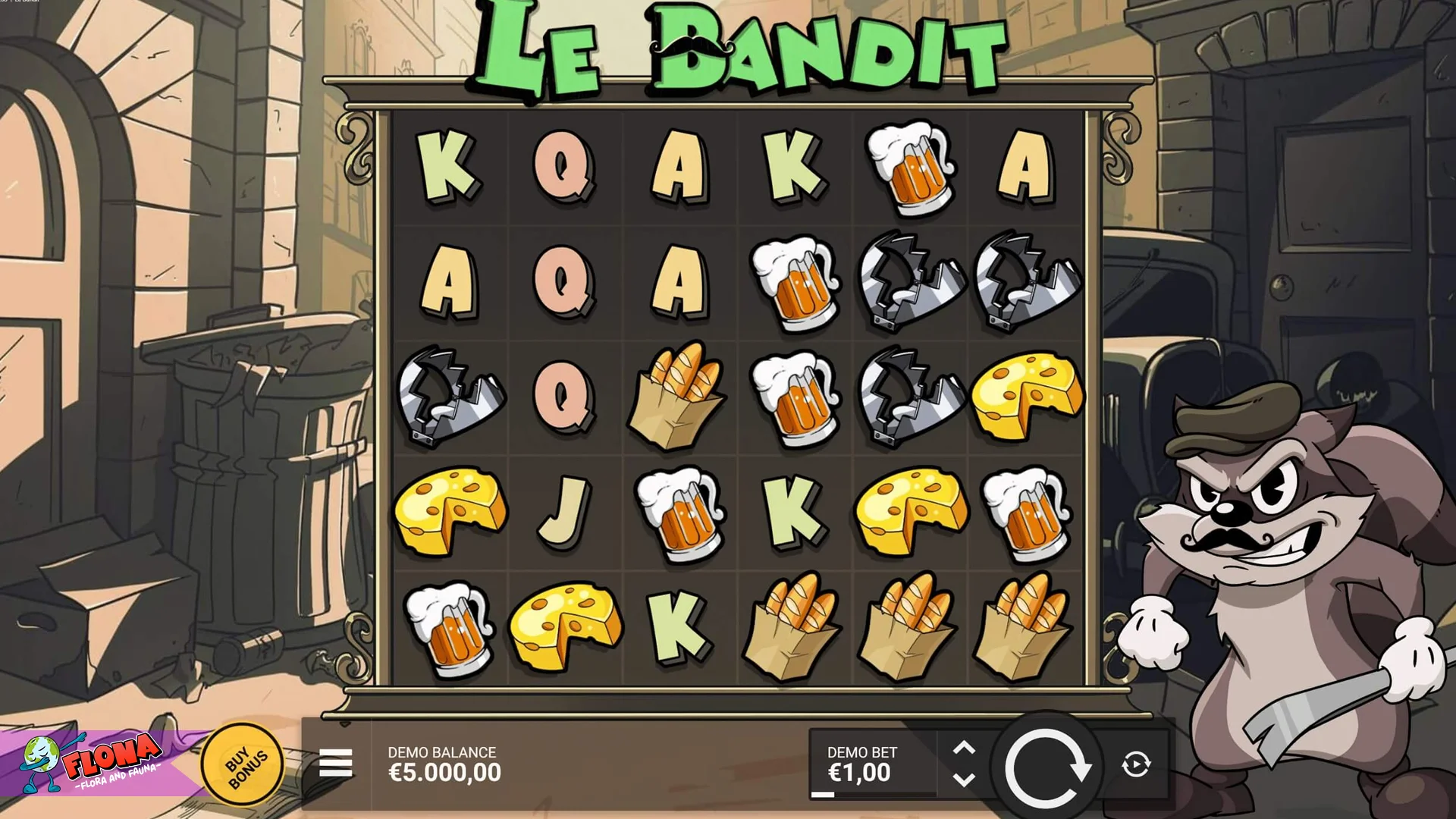Open the game menu via hamburger icon
1456x819 pixels.
click(336, 761)
